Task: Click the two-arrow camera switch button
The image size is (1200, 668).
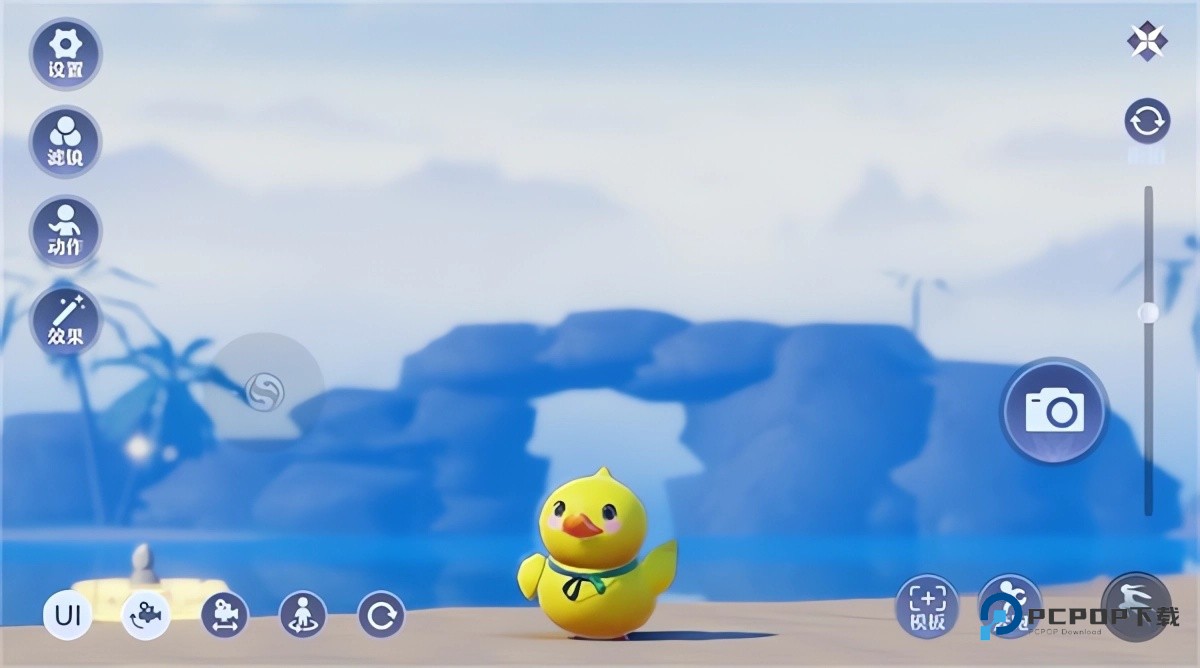Action: (1146, 122)
